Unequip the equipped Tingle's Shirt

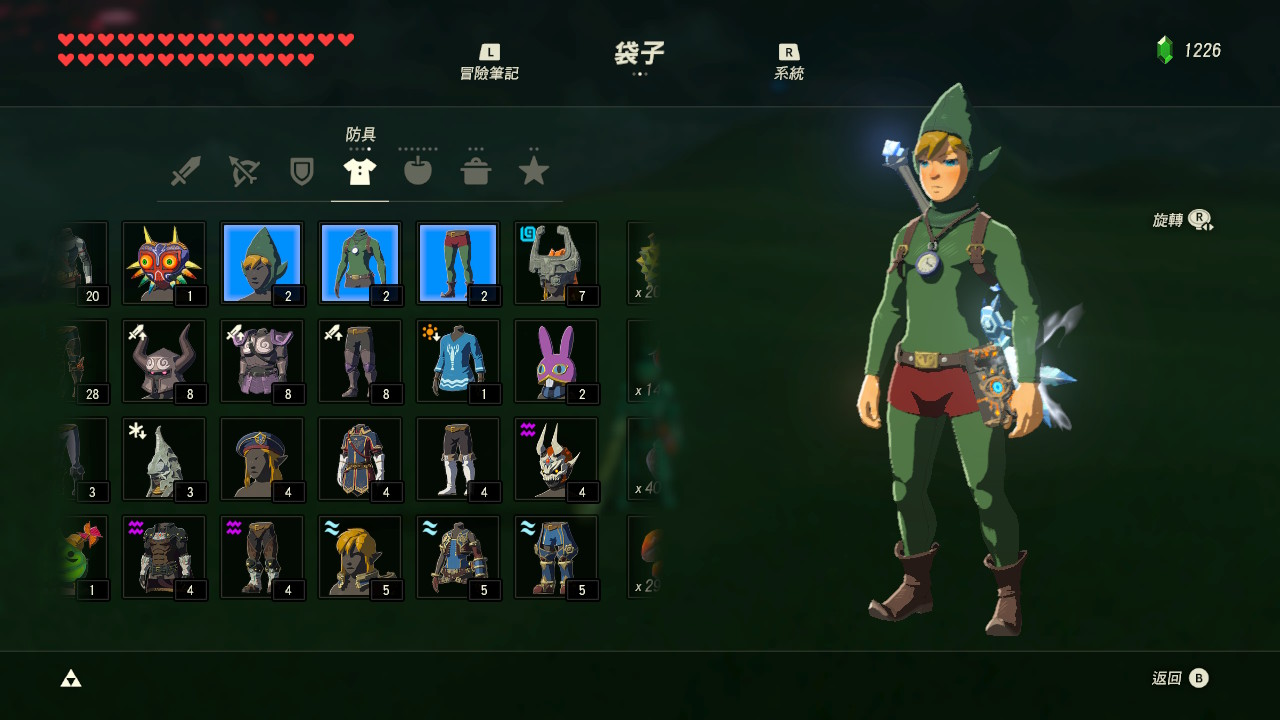click(x=359, y=262)
